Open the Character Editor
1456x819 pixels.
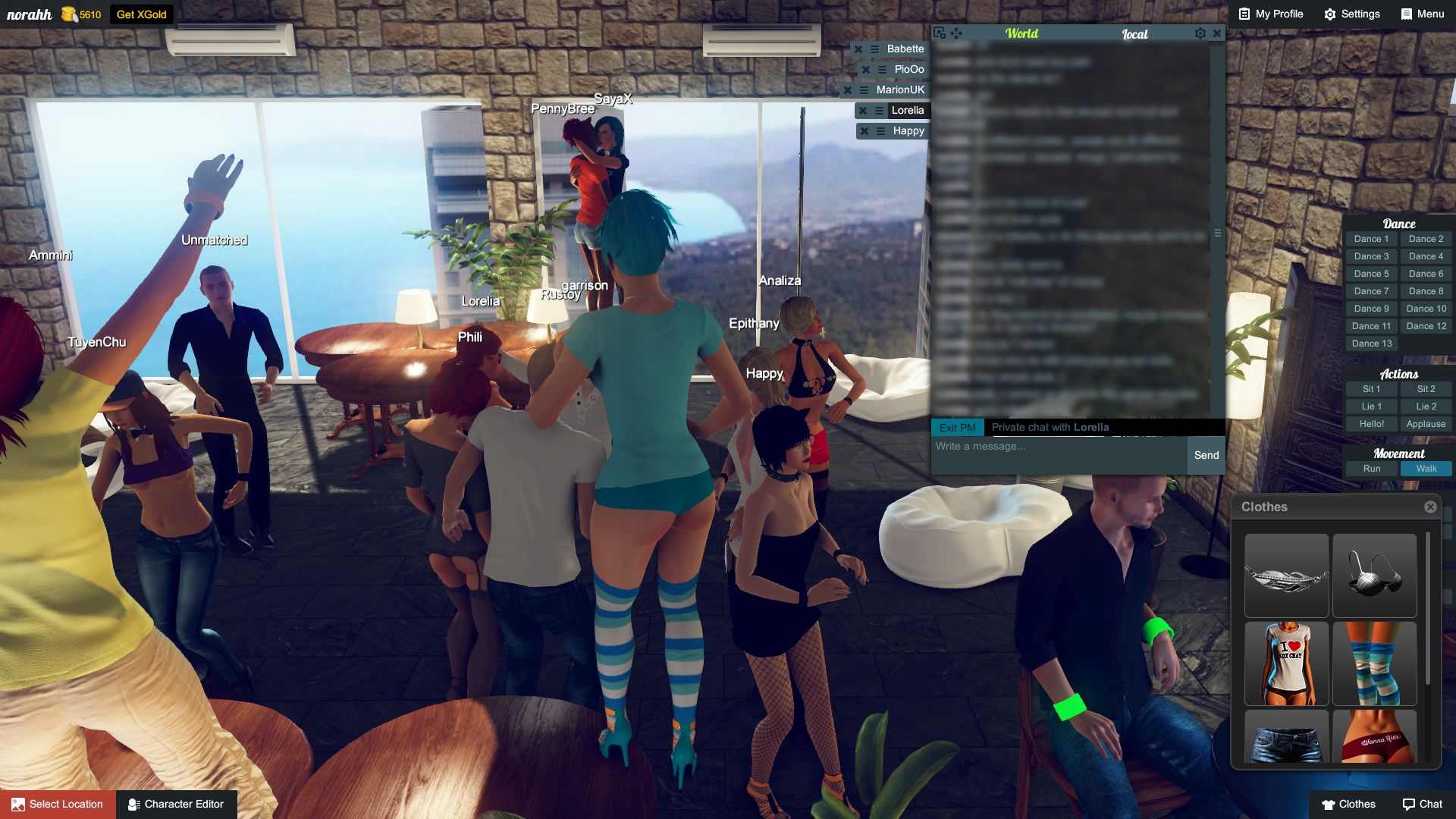[177, 804]
